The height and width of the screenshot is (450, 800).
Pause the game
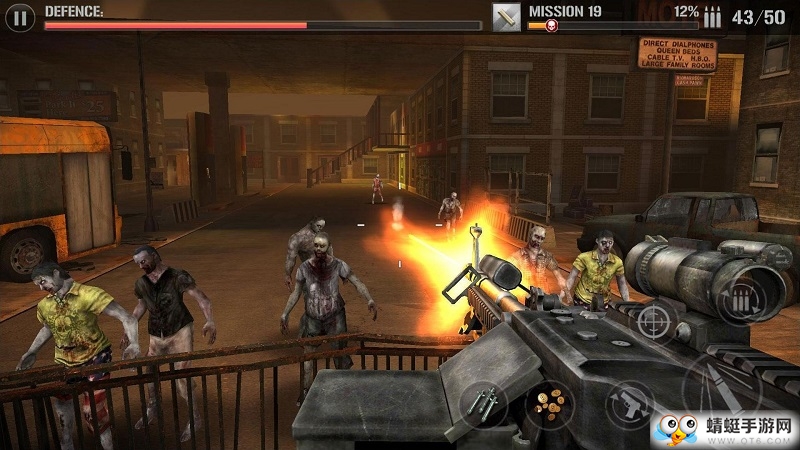click(x=21, y=16)
